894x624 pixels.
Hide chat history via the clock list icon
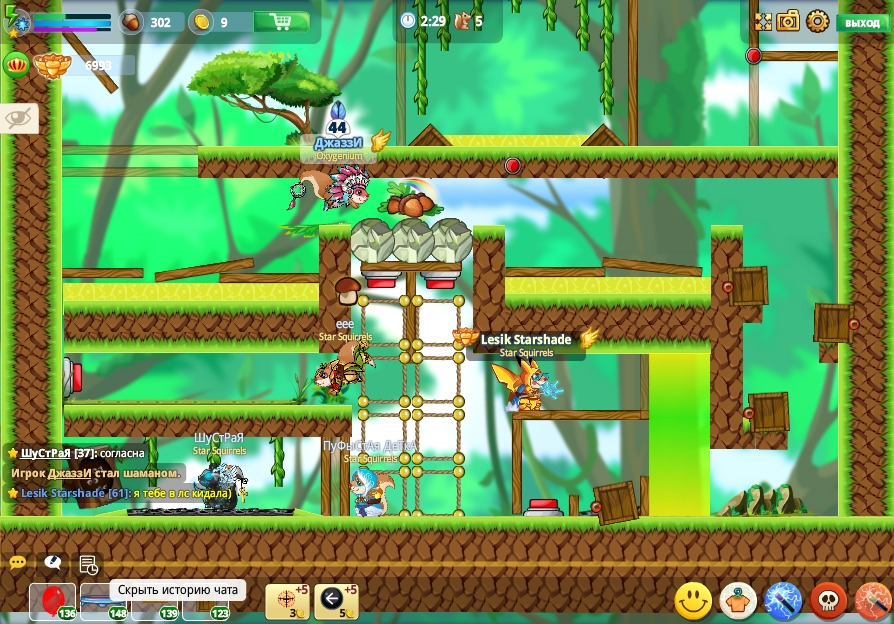coord(88,565)
